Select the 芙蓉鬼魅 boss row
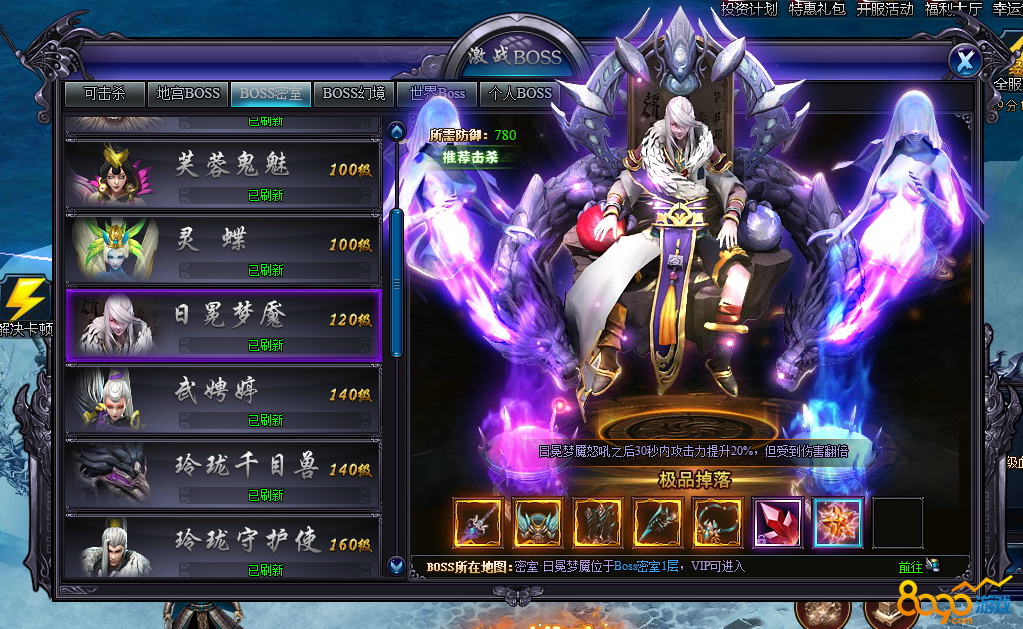This screenshot has height=629, width=1023. coord(222,173)
